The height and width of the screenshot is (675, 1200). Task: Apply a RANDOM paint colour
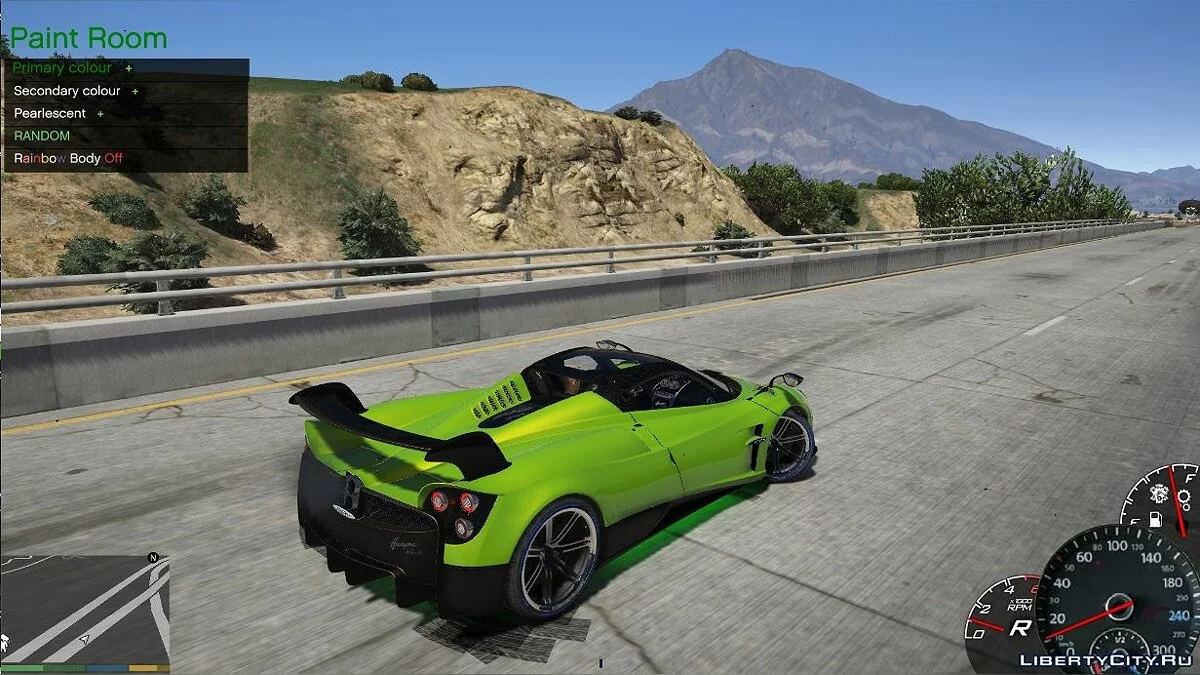(x=42, y=136)
